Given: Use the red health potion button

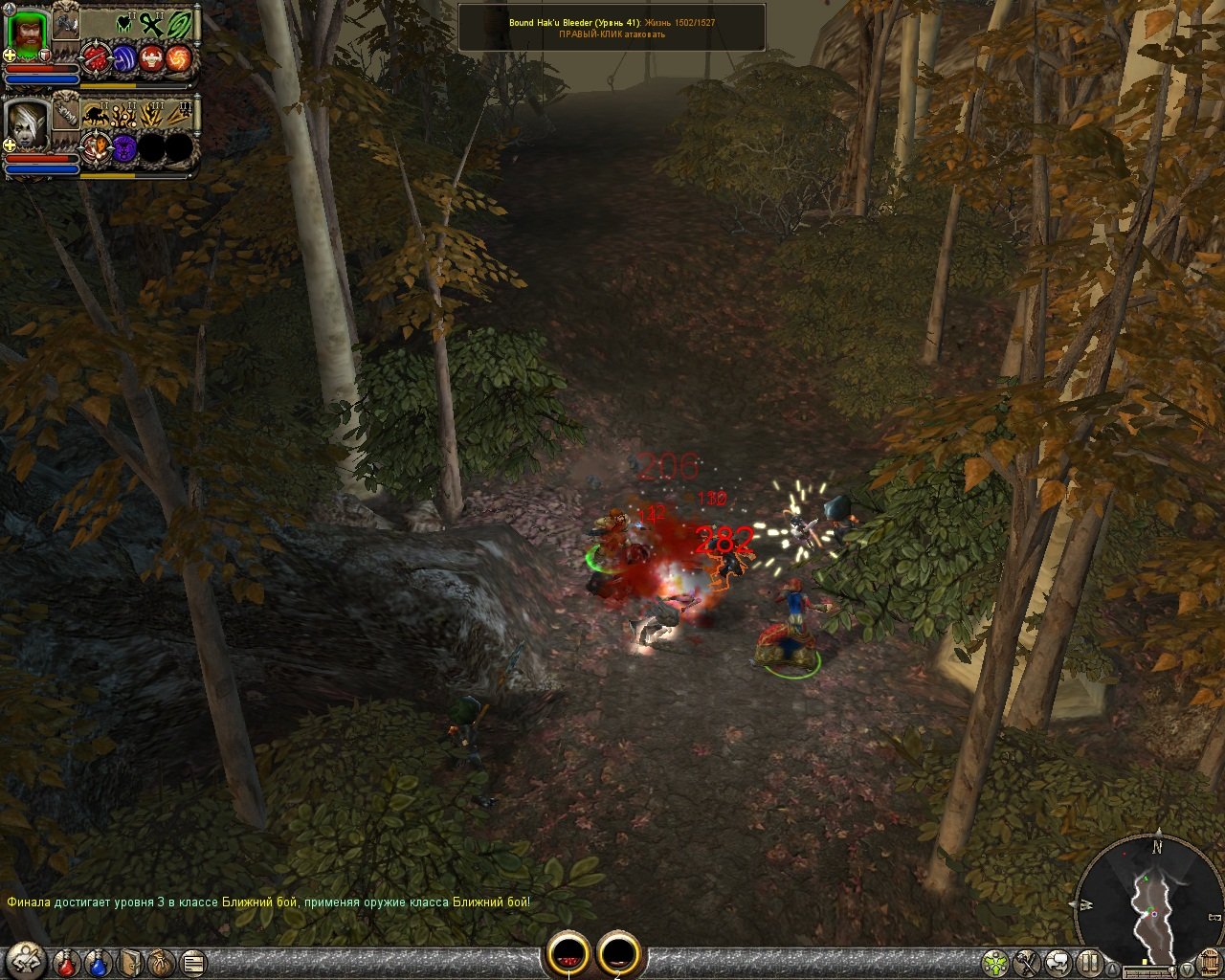Looking at the screenshot, I should 66,961.
